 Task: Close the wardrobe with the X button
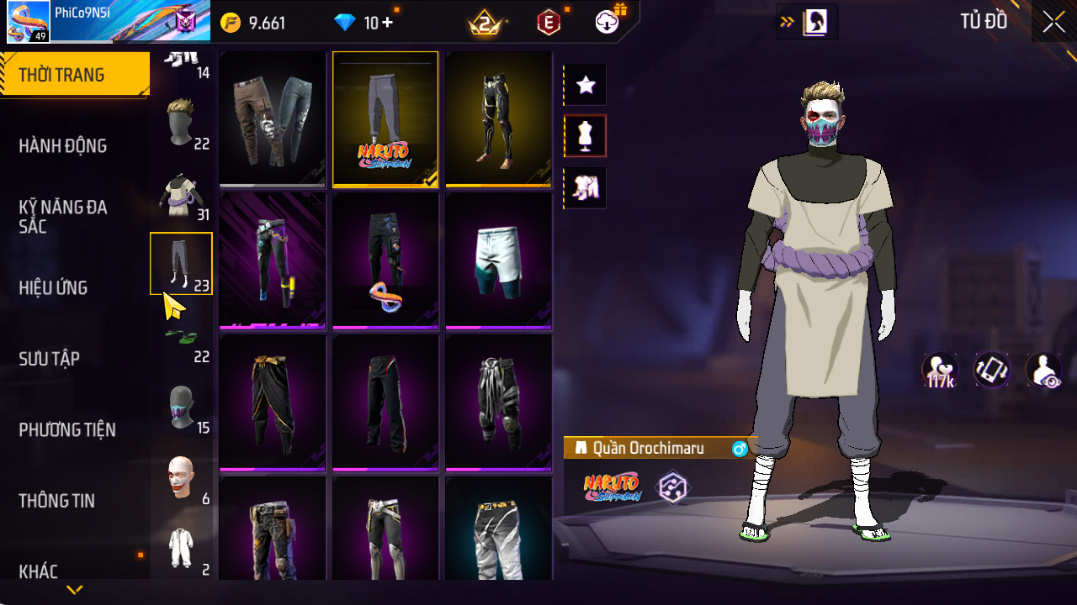pos(1053,22)
